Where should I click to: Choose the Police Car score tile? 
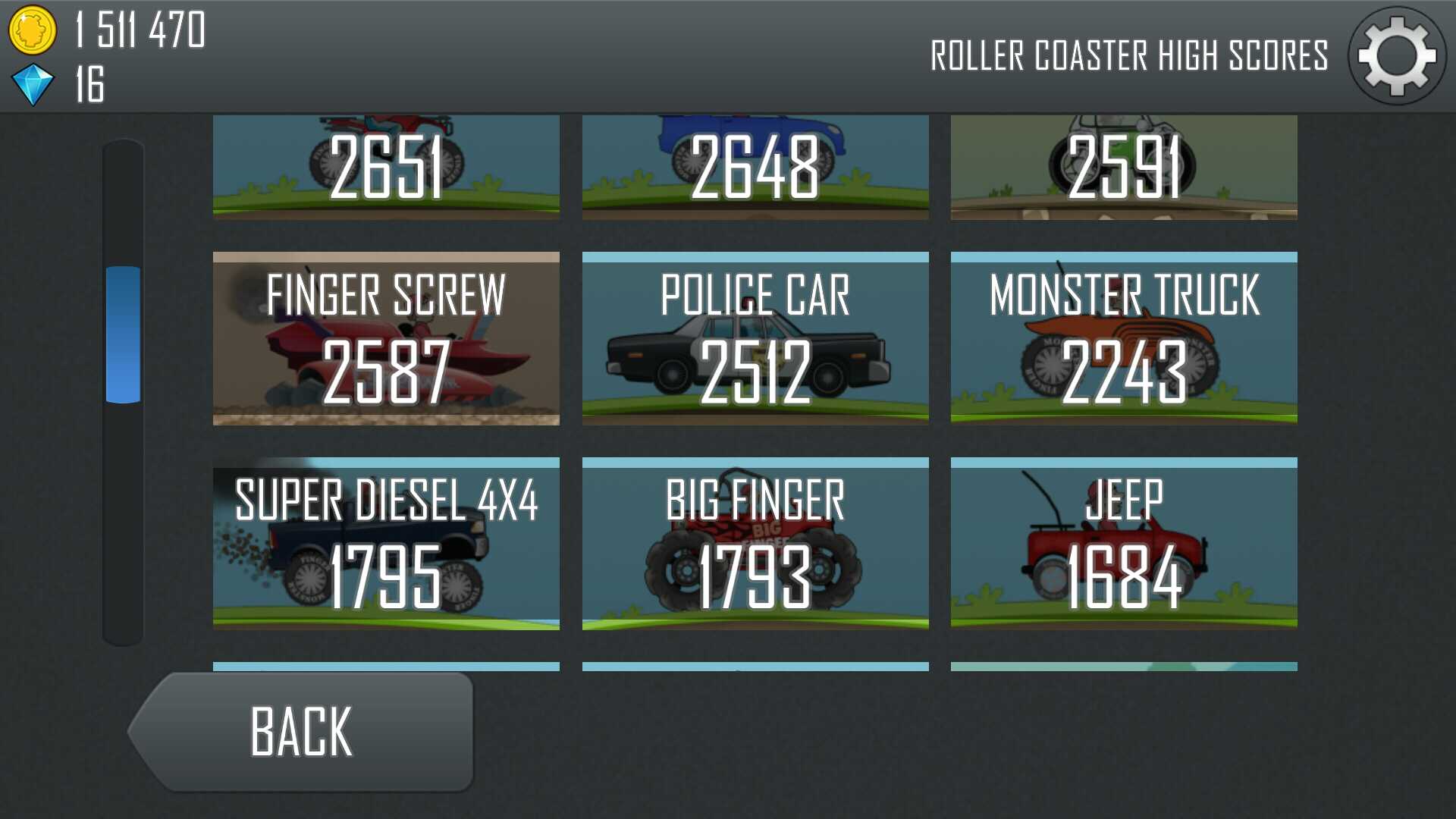click(755, 338)
